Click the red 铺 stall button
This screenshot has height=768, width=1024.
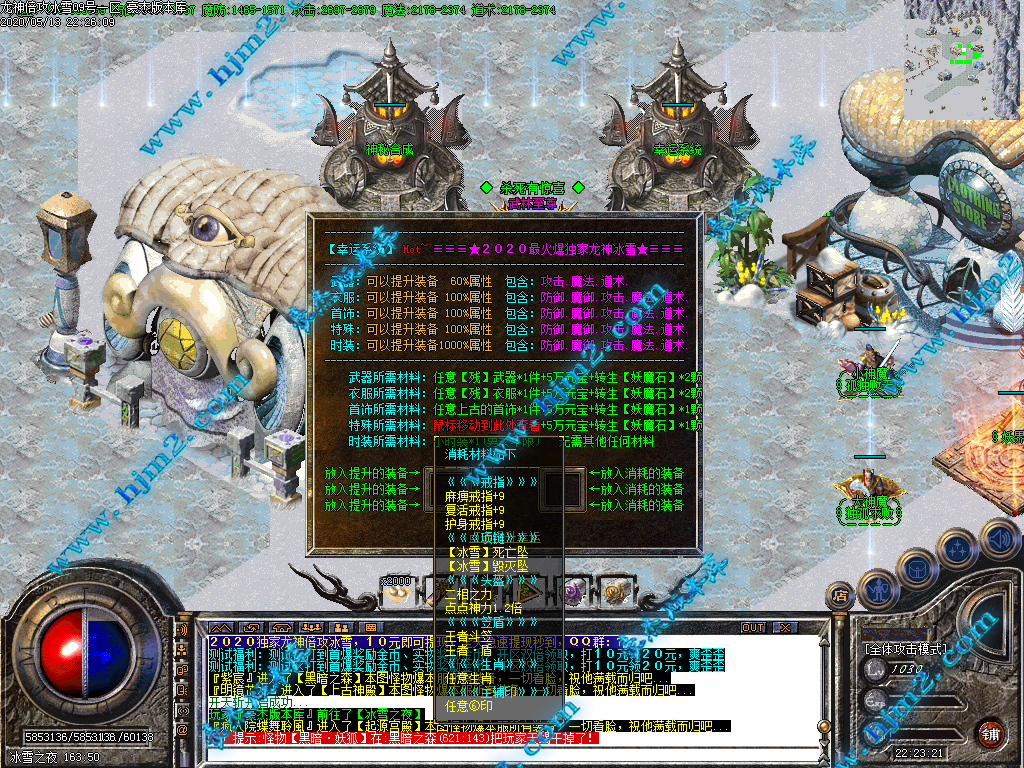tap(991, 733)
